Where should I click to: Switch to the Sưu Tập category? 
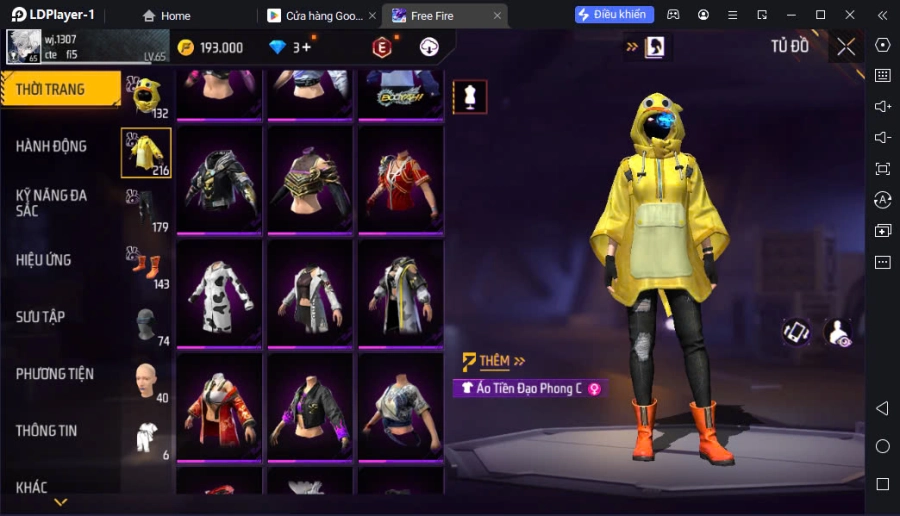click(x=41, y=317)
